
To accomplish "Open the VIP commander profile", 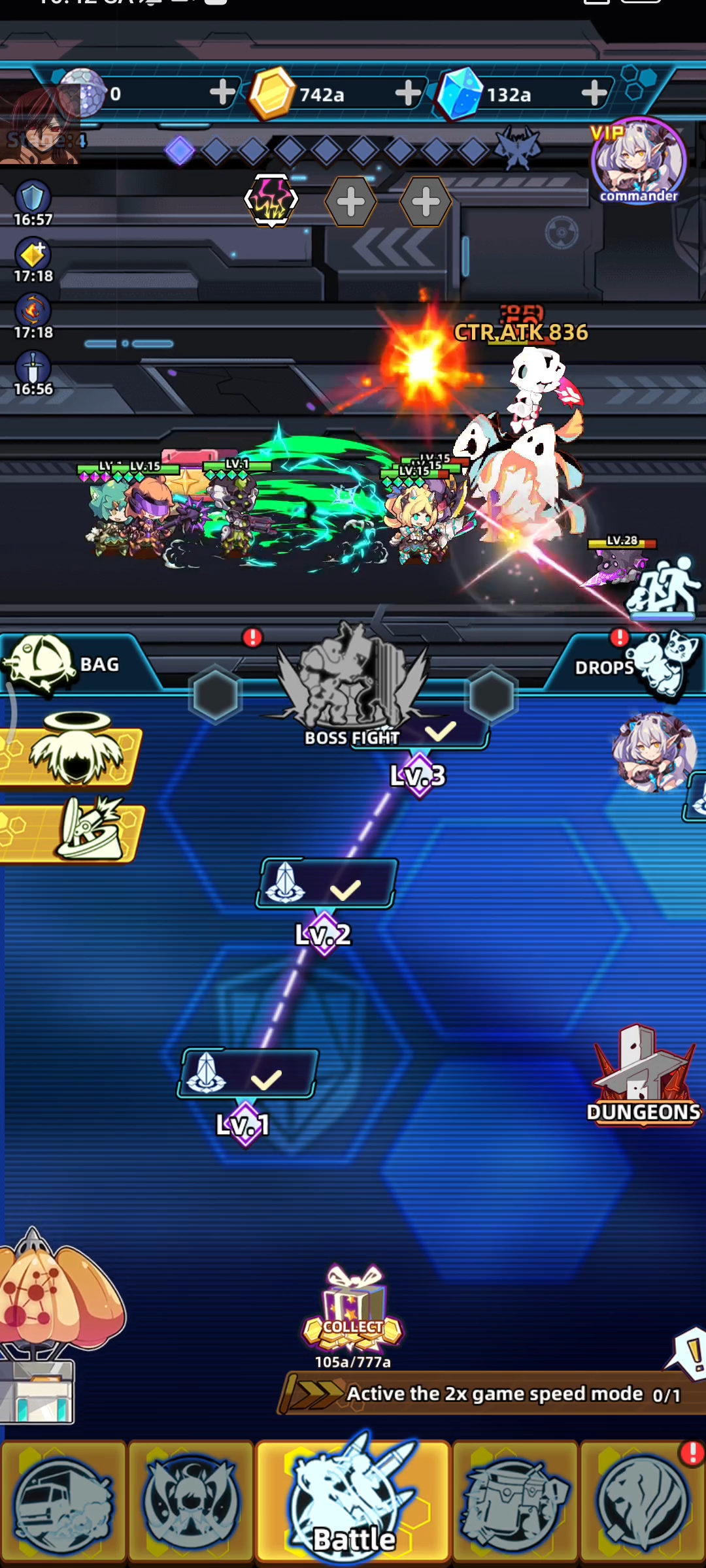I will pyautogui.click(x=638, y=161).
